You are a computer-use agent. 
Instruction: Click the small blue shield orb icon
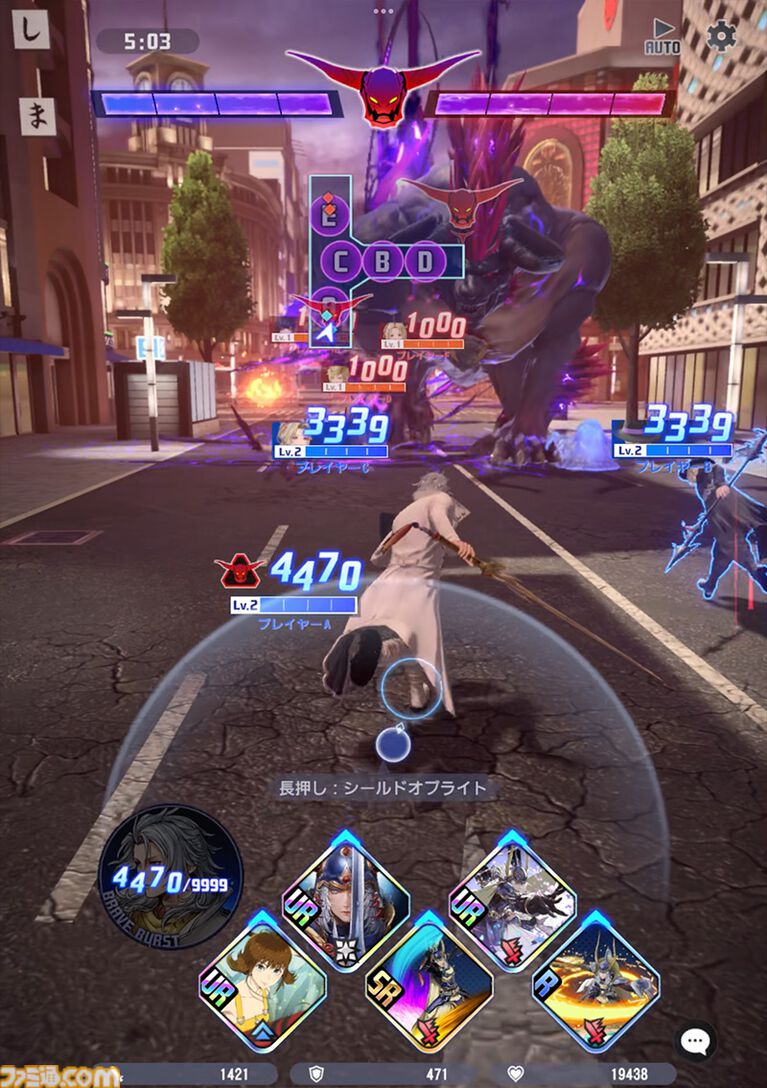(x=390, y=743)
